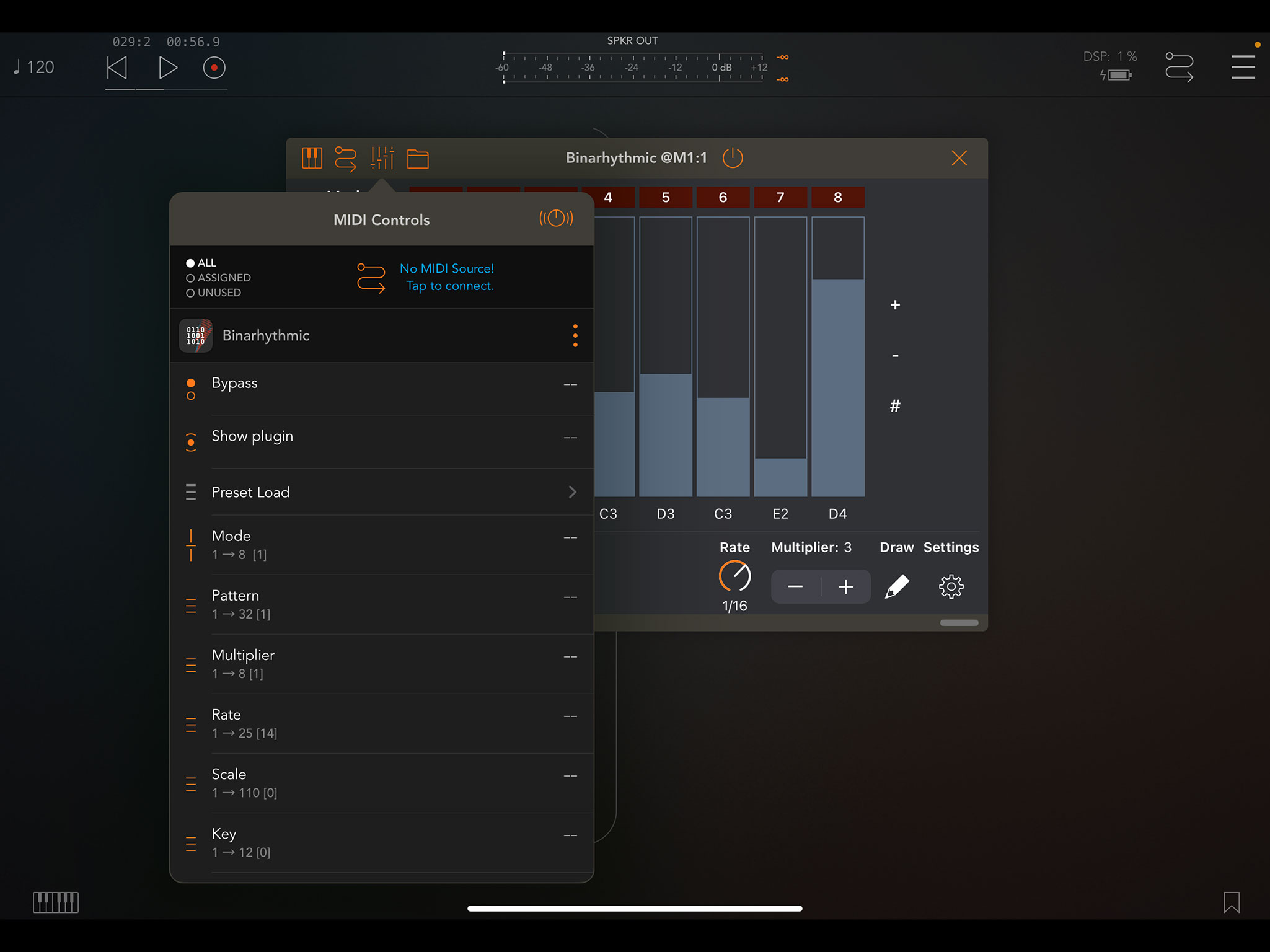
Task: Open the Binarhythmic three-dot menu
Action: (575, 335)
